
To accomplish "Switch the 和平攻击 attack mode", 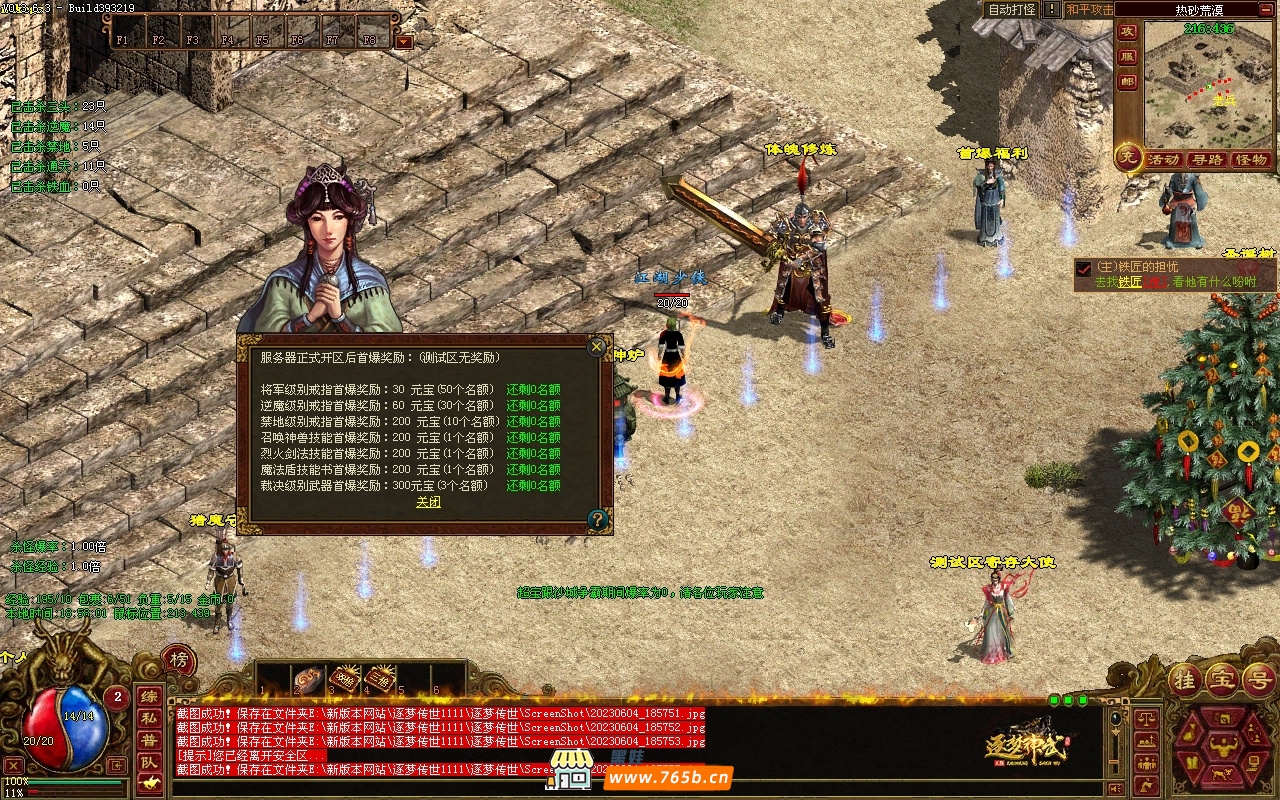I will click(1088, 9).
